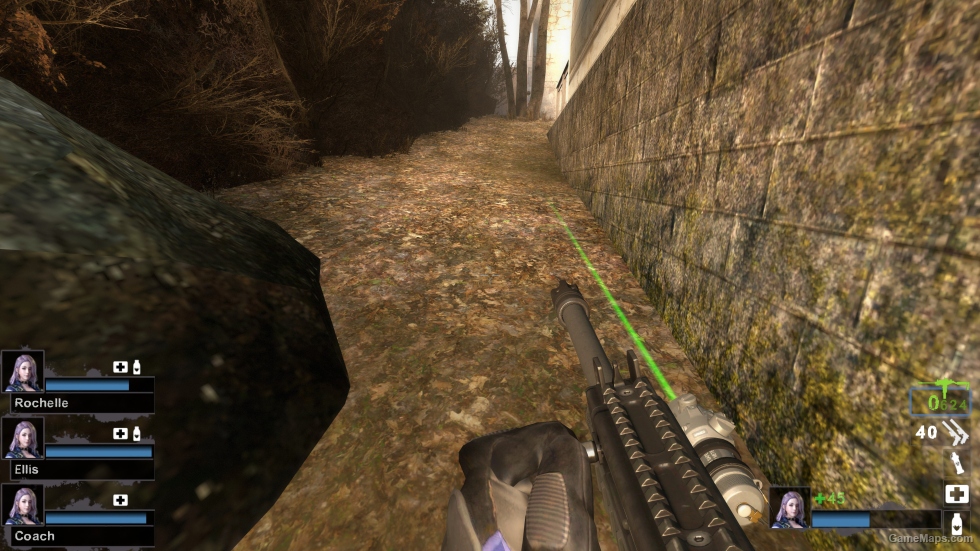980x551 pixels.
Task: Switch to the dual pistols slot
Action: coord(956,432)
